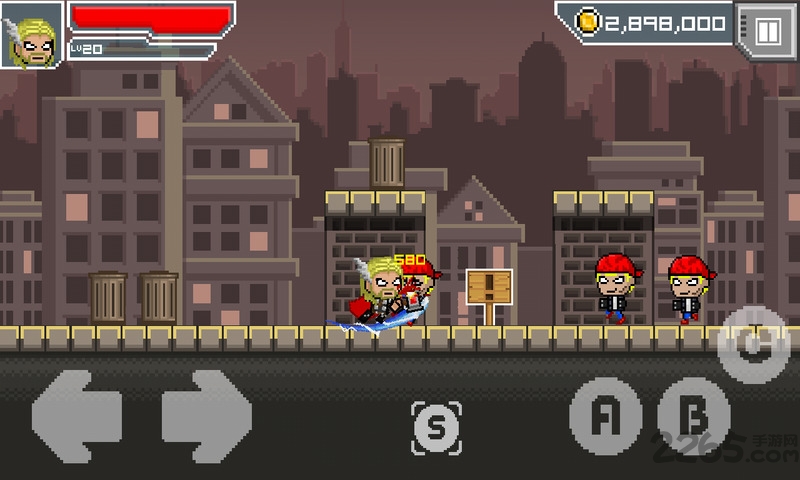Activate the S special skill button
Viewport: 800px width, 480px height.
[x=436, y=427]
